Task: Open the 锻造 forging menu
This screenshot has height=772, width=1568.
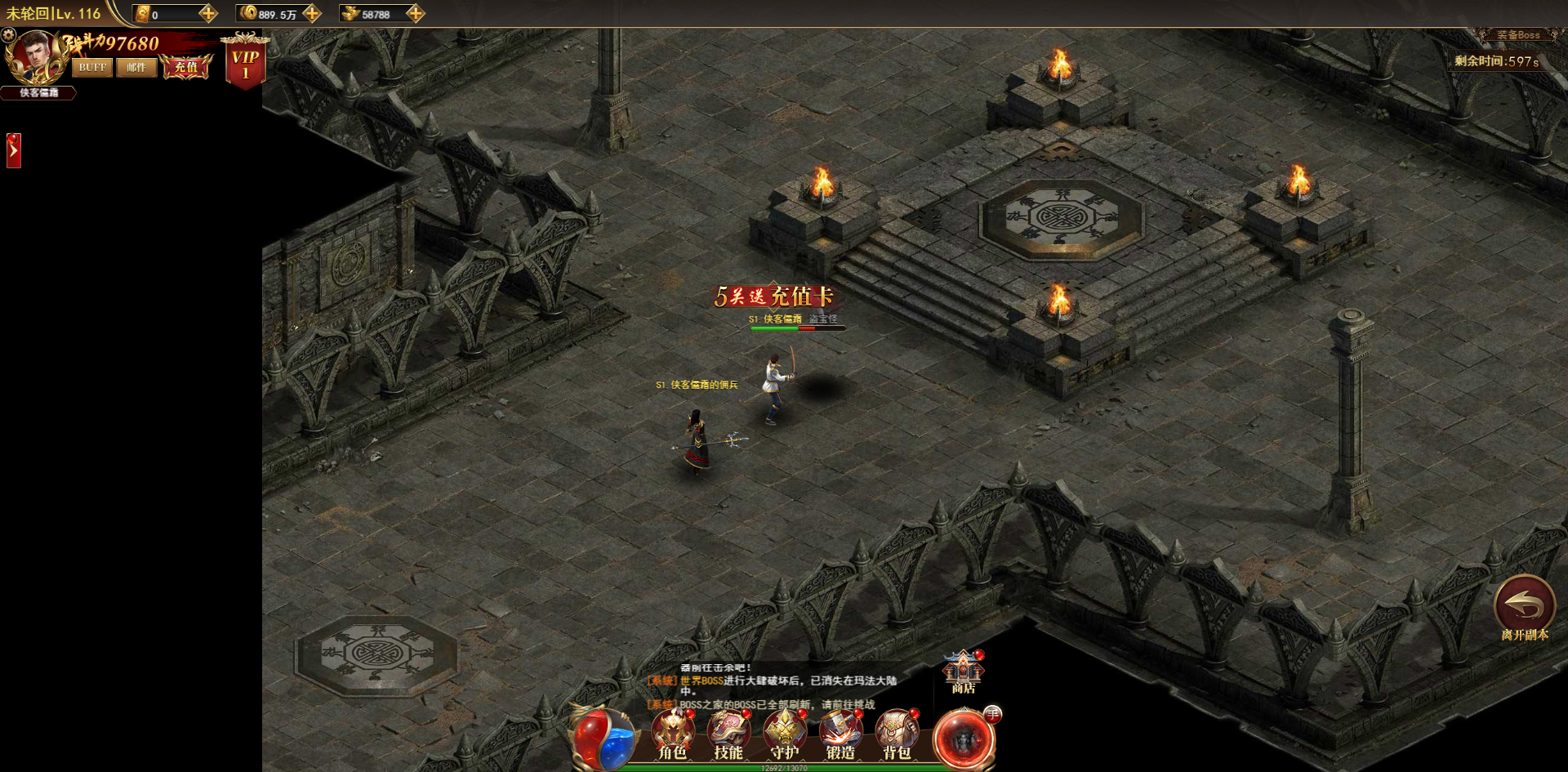Action: (840, 734)
